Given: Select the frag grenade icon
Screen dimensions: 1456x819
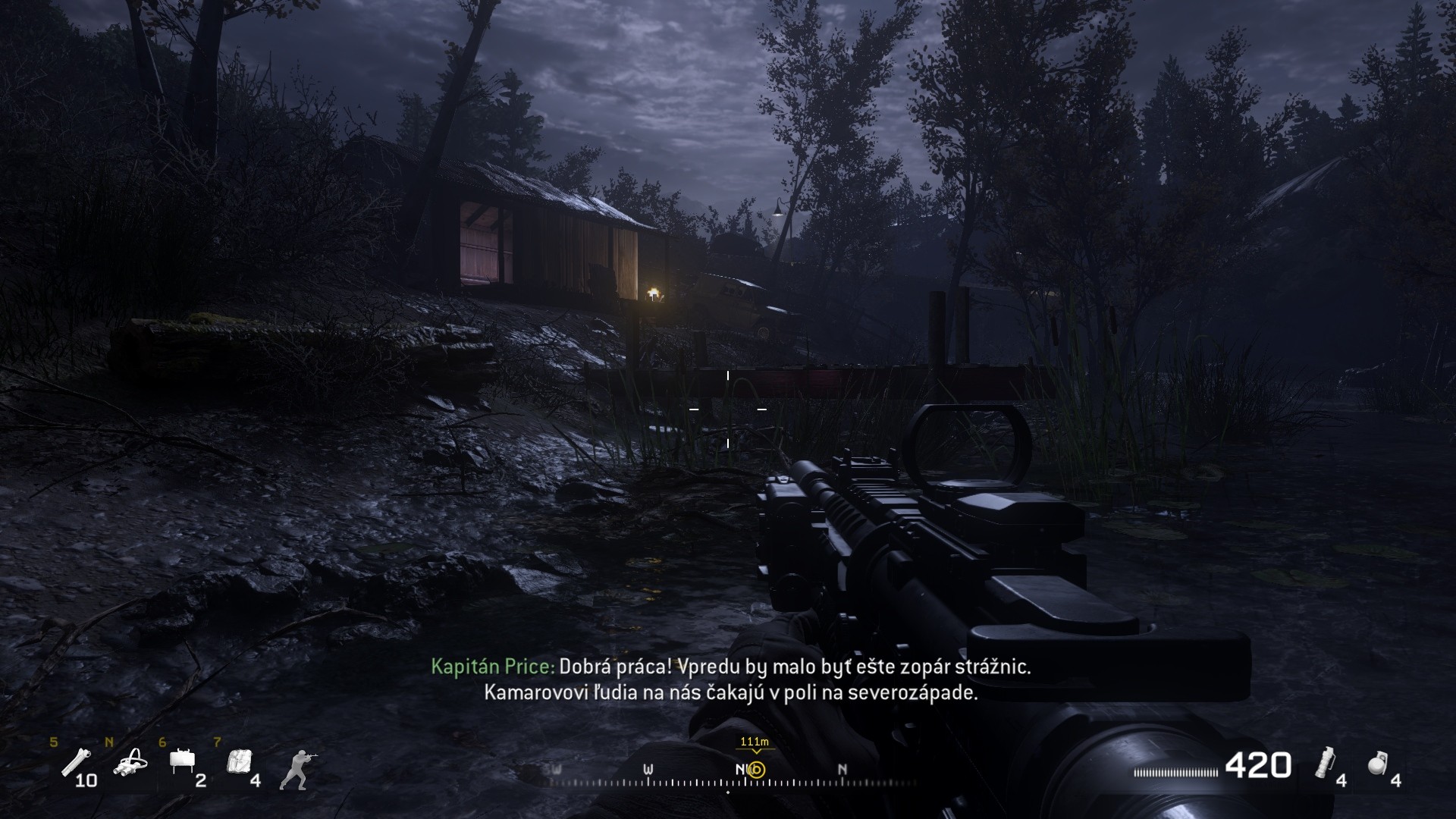Looking at the screenshot, I should 1378,764.
